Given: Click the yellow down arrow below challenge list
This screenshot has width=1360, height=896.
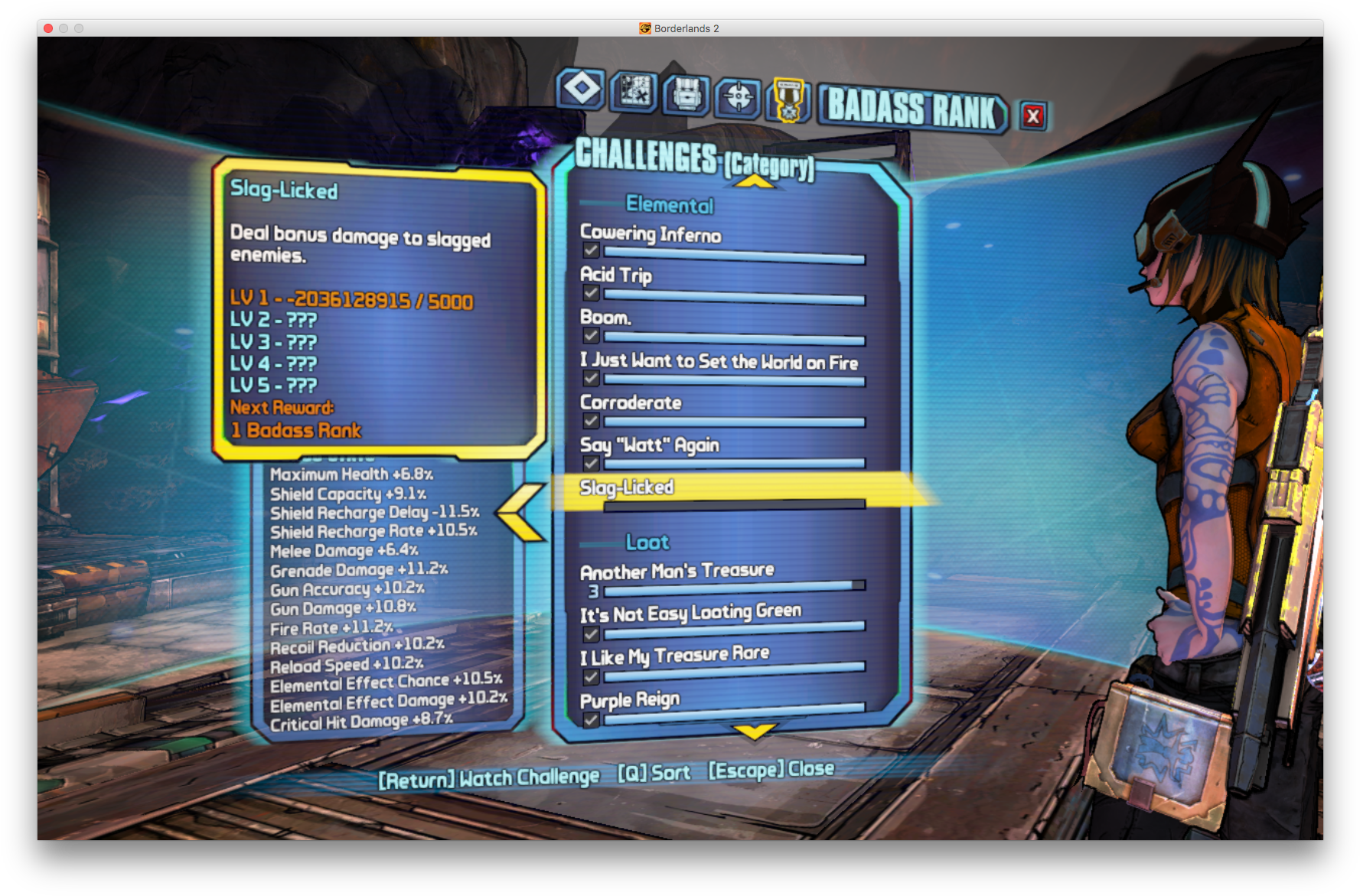Looking at the screenshot, I should [755, 731].
